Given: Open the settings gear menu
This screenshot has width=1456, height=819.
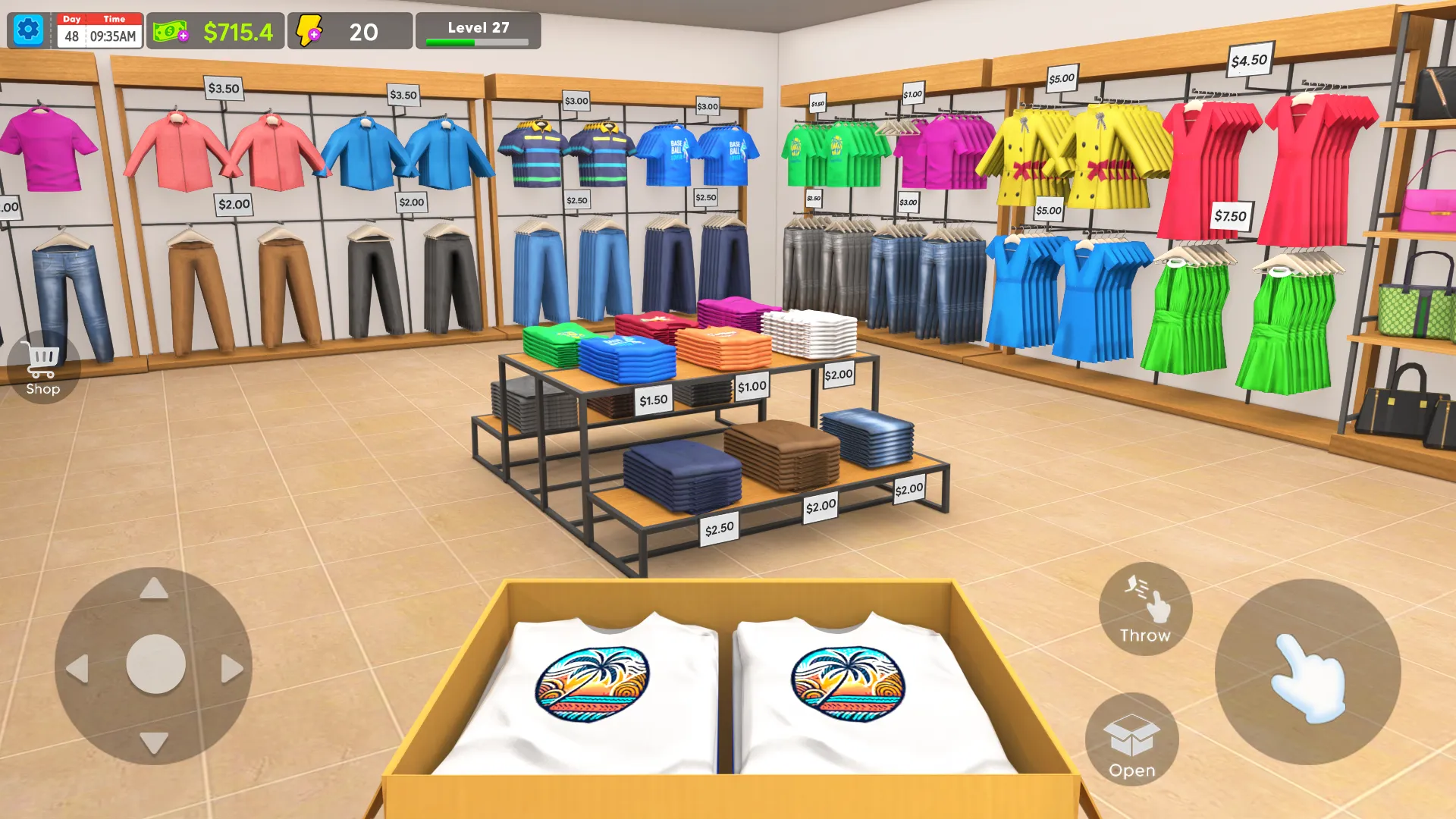Looking at the screenshot, I should [29, 30].
